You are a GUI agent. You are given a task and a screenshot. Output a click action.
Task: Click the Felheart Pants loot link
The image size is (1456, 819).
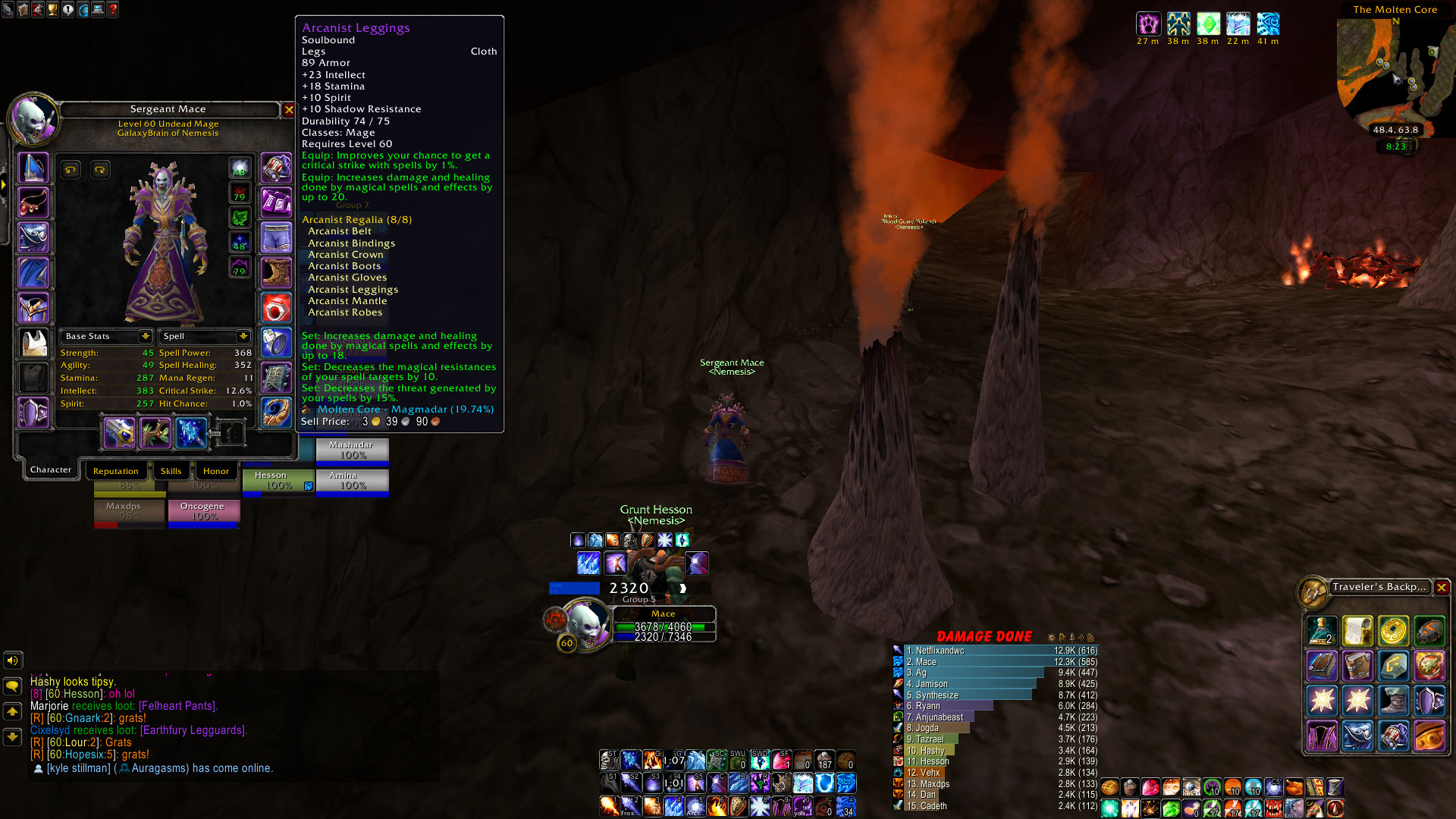click(178, 706)
